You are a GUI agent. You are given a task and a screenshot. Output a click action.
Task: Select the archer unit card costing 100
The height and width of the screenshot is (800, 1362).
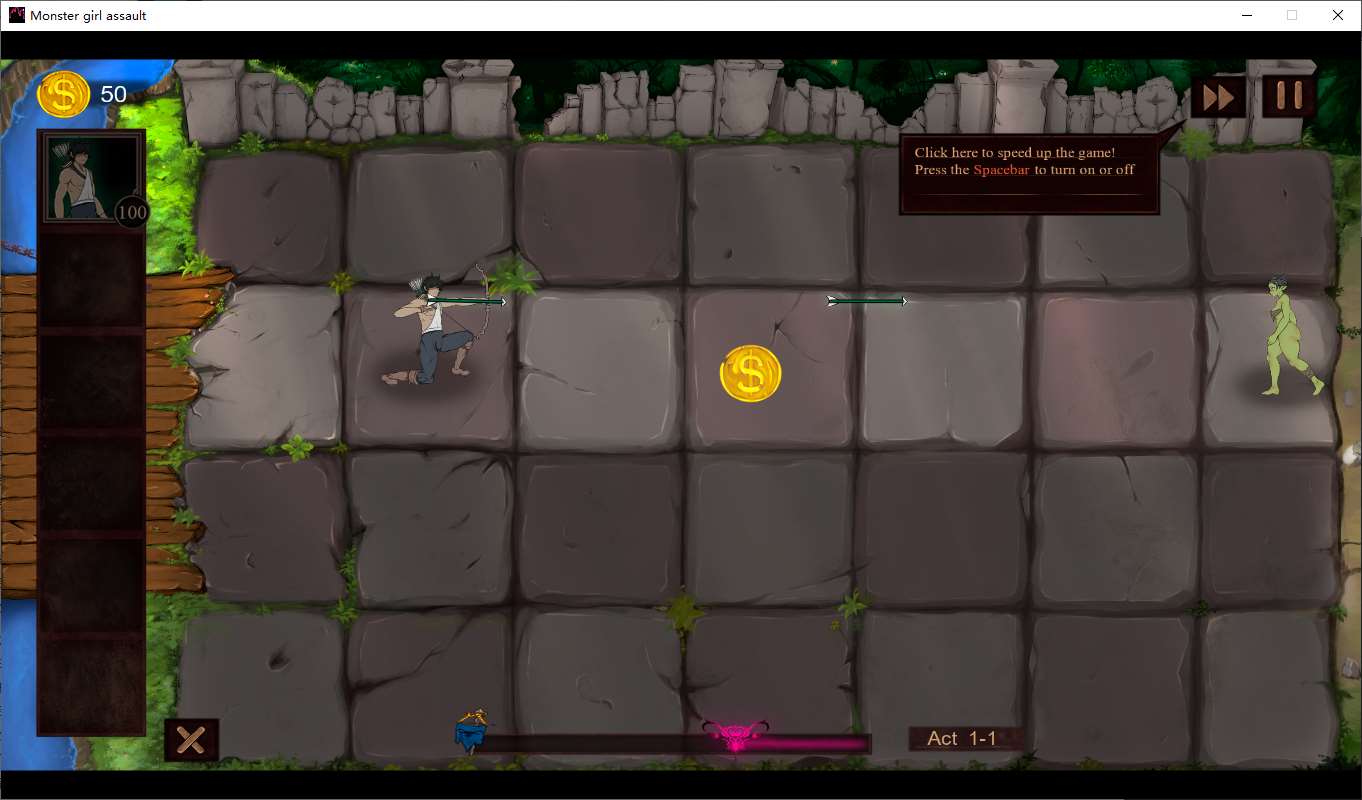[x=92, y=180]
